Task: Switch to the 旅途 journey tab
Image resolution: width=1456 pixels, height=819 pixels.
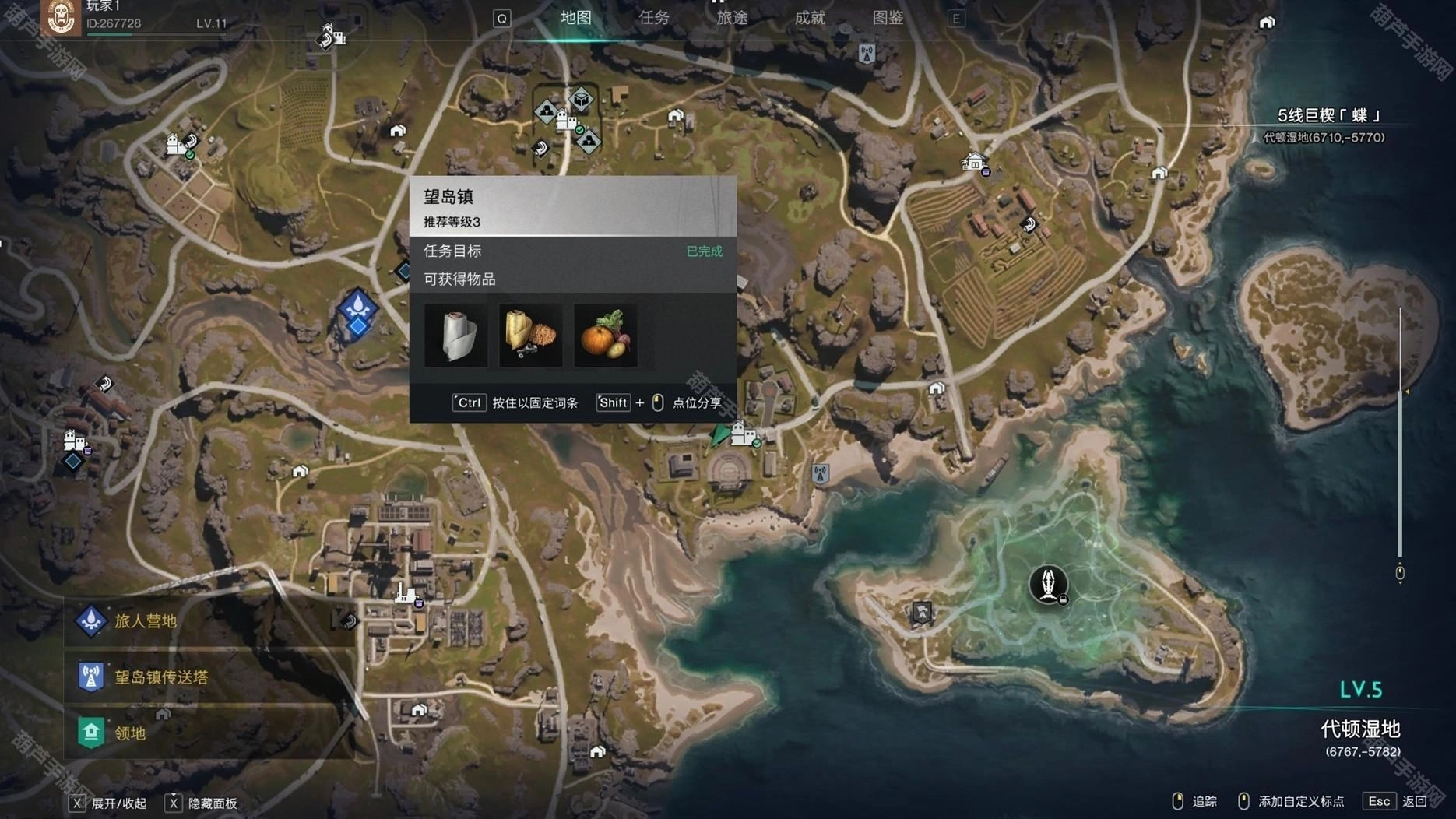Action: point(732,18)
